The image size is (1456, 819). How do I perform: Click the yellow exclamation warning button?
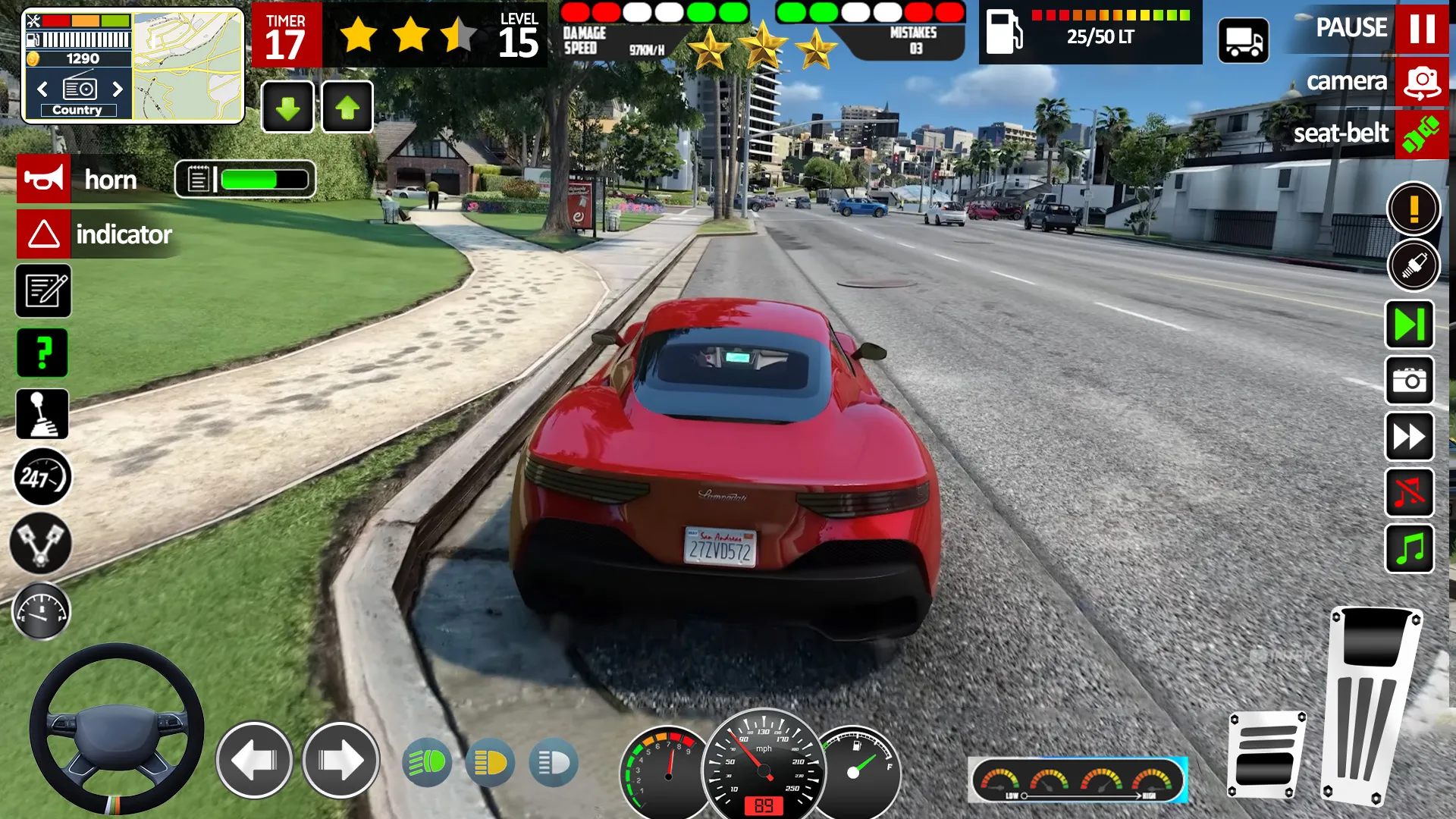1414,209
